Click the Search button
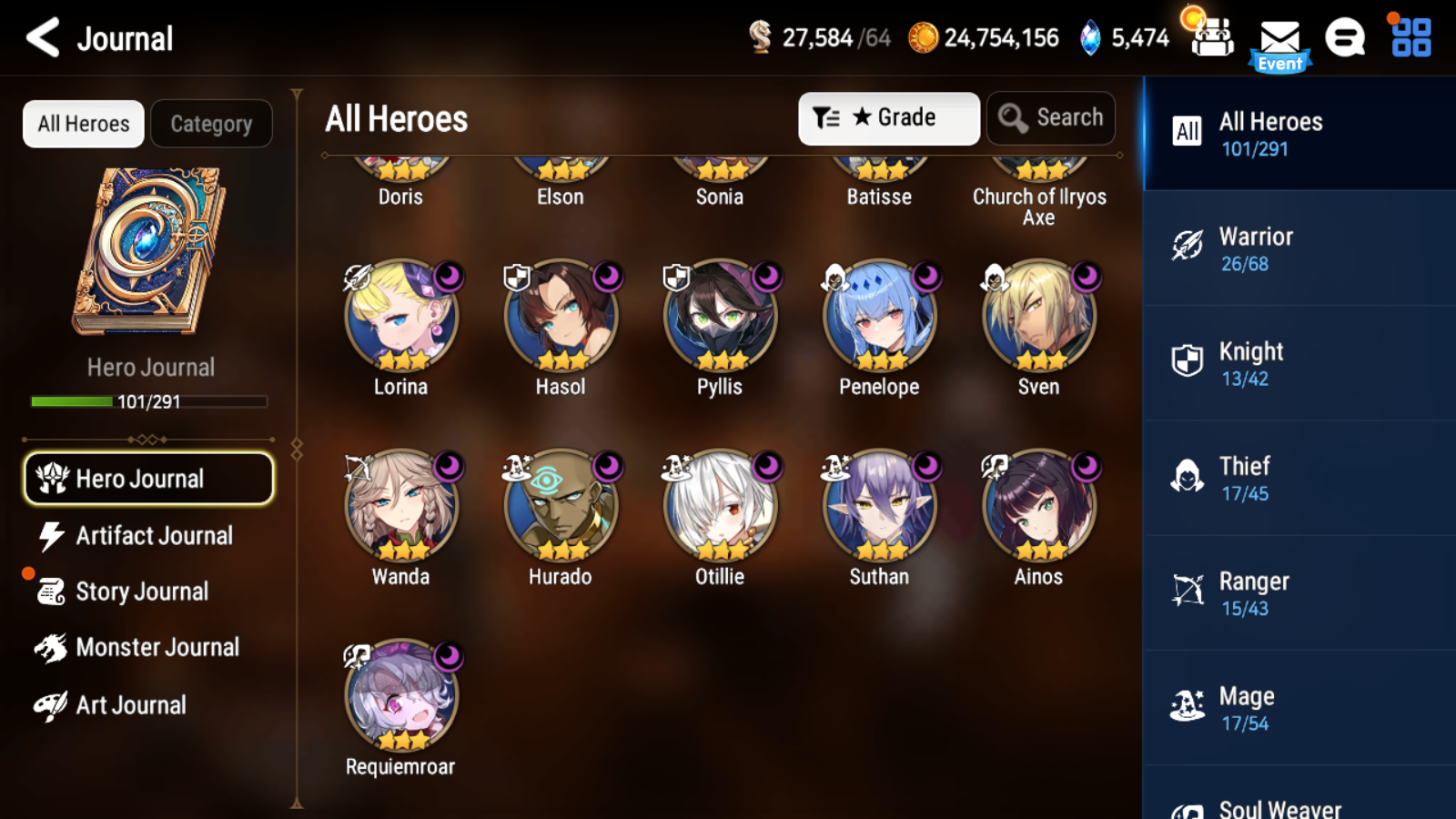1456x819 pixels. tap(1051, 117)
